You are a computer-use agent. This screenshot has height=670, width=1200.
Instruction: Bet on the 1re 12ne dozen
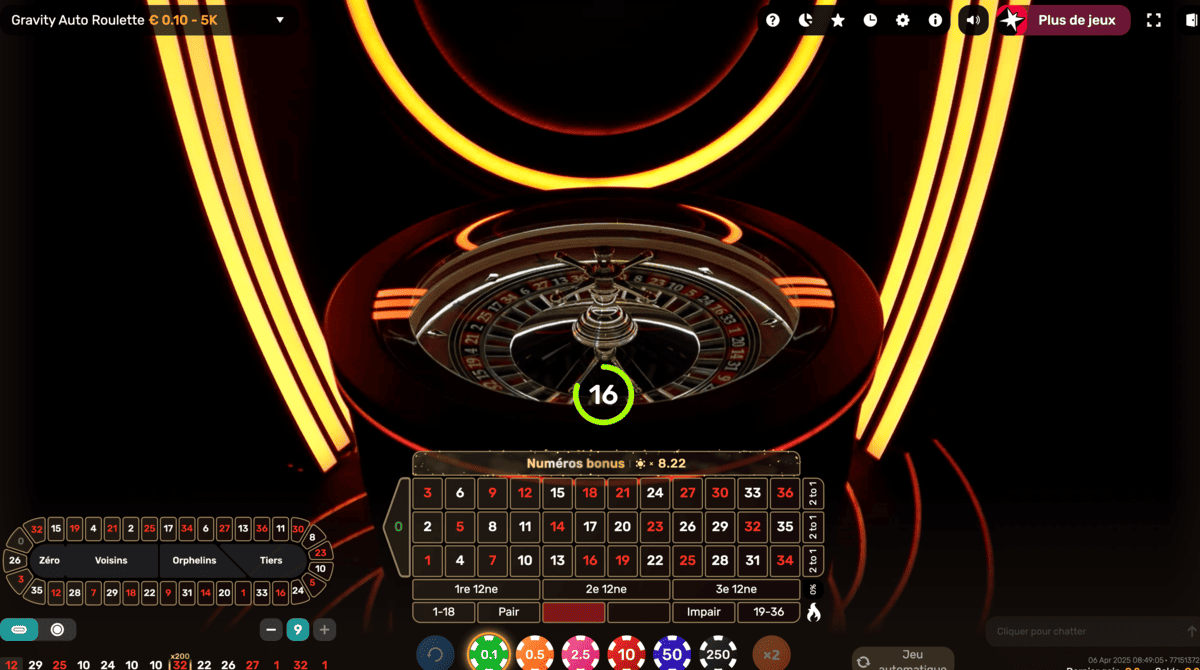click(476, 589)
